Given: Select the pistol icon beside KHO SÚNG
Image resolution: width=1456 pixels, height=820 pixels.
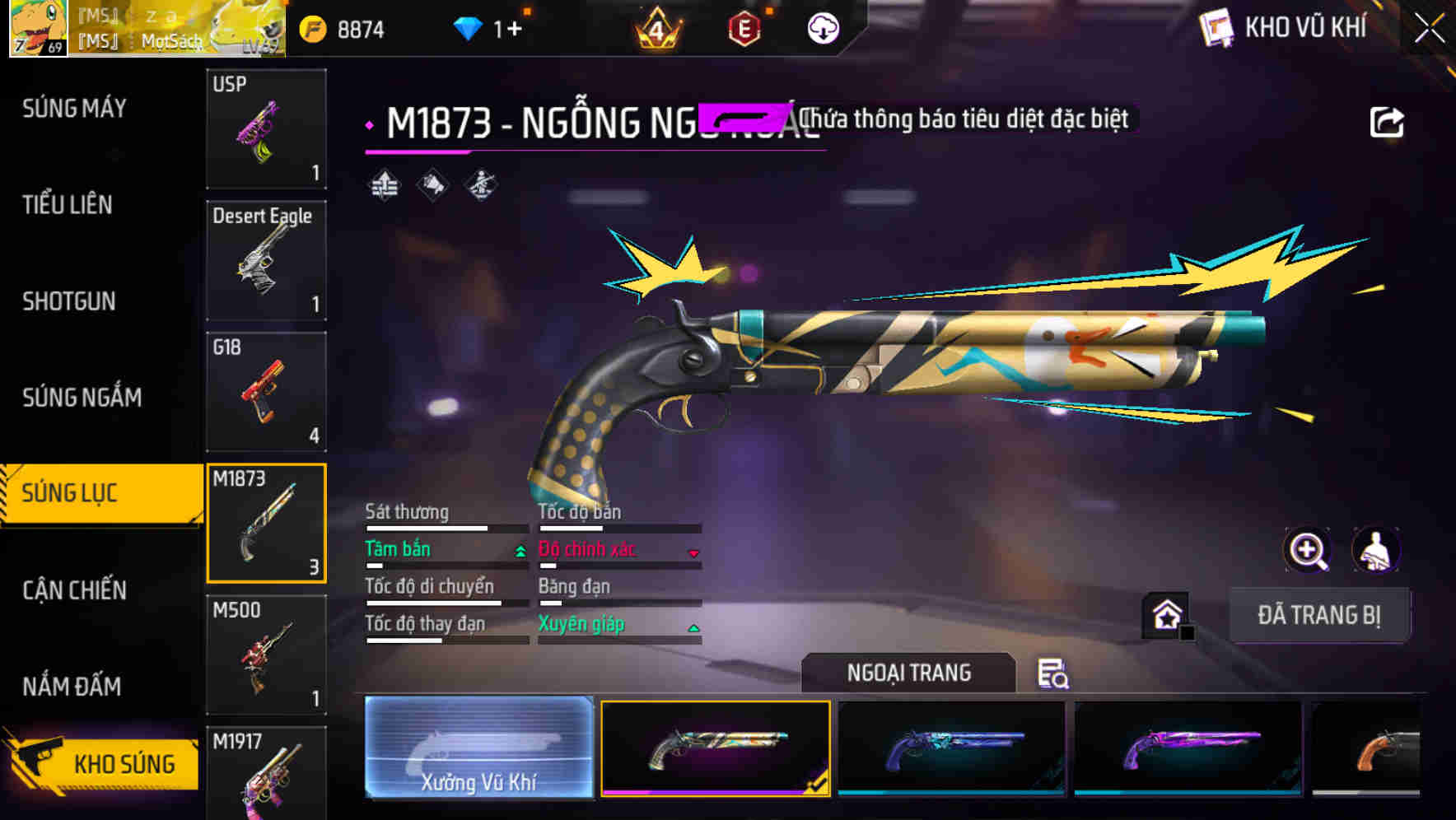Looking at the screenshot, I should point(37,759).
